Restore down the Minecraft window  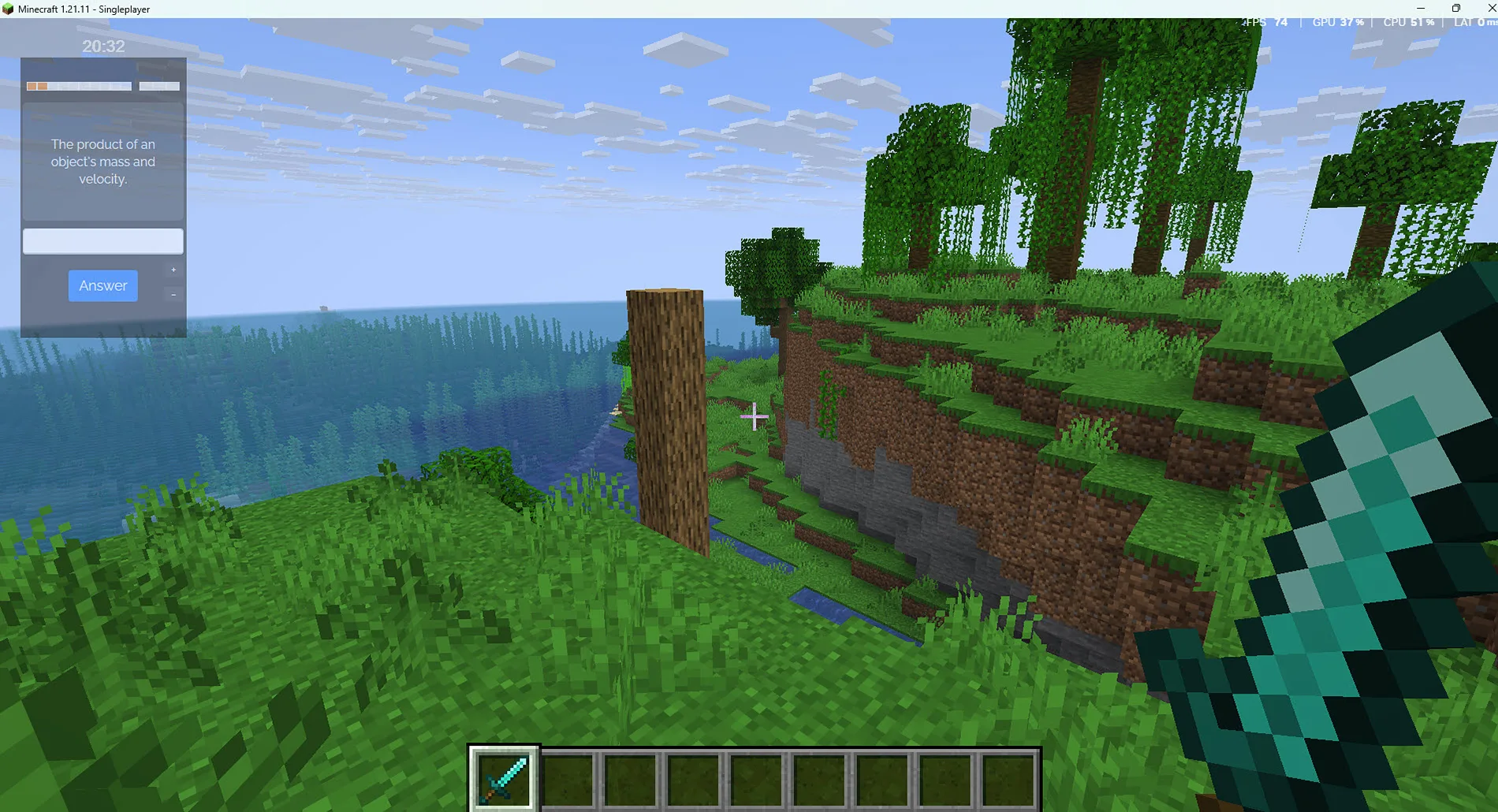click(1455, 9)
